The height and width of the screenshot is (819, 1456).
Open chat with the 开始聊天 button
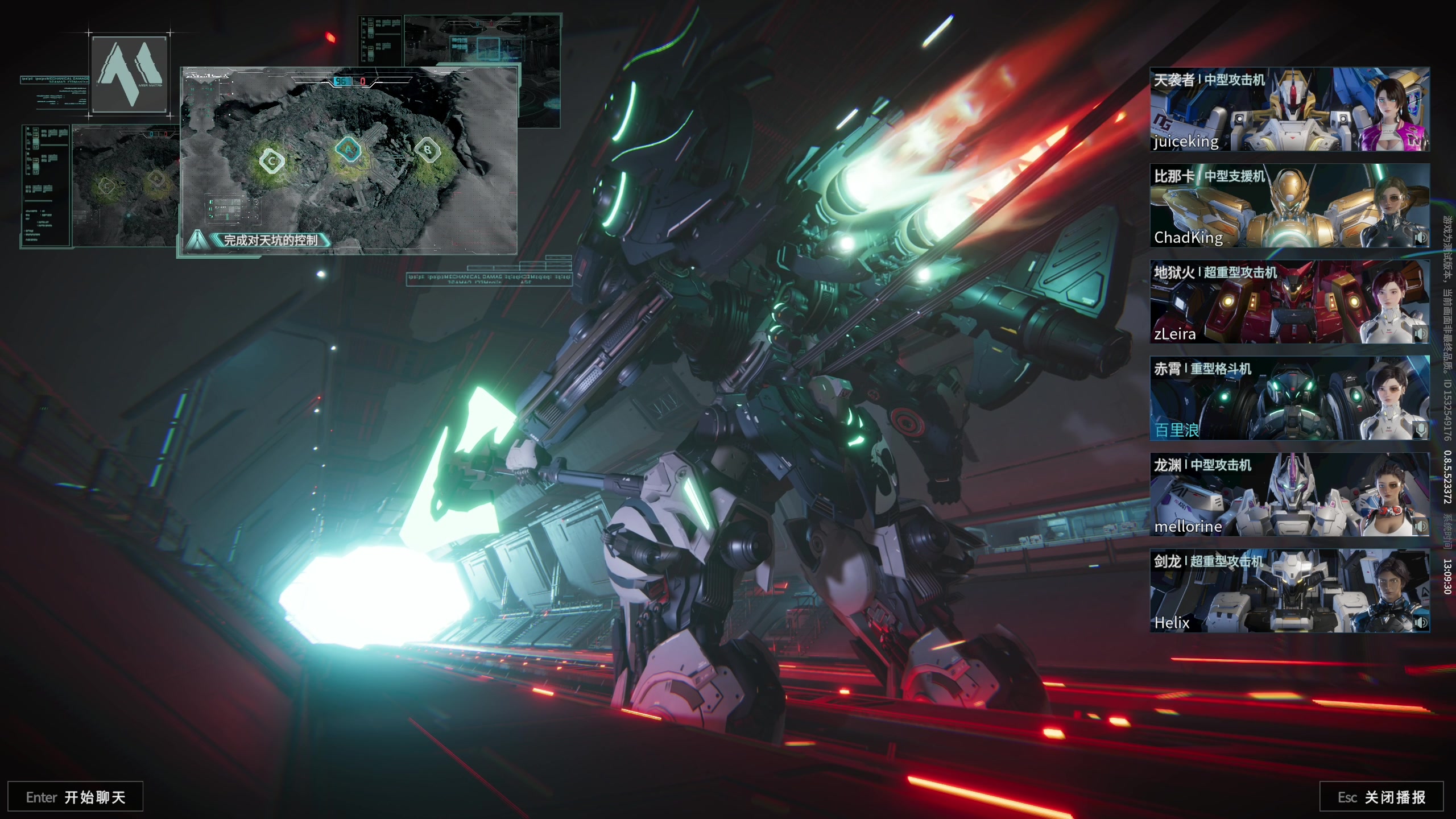pyautogui.click(x=75, y=797)
